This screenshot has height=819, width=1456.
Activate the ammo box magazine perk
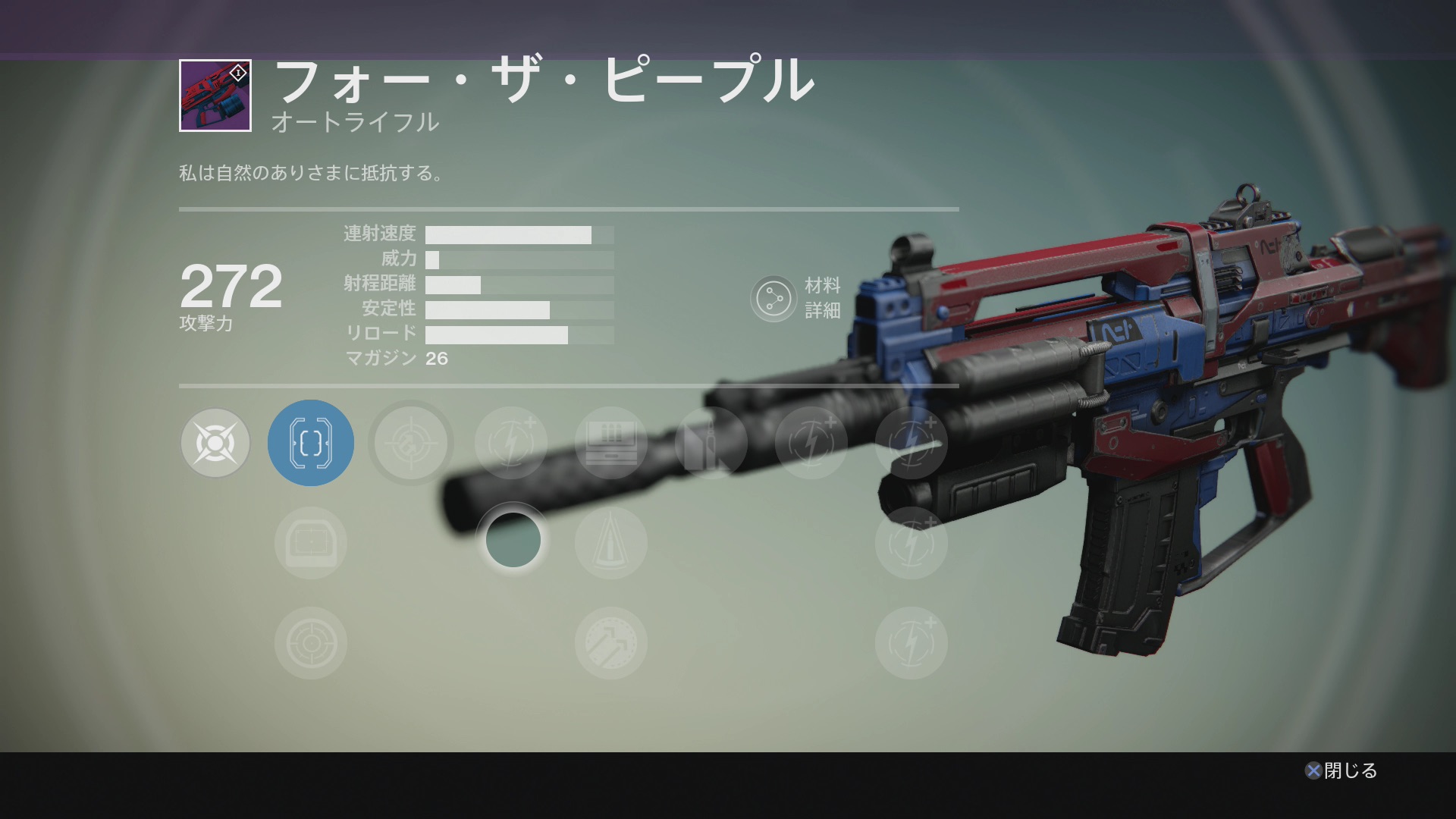tap(611, 443)
